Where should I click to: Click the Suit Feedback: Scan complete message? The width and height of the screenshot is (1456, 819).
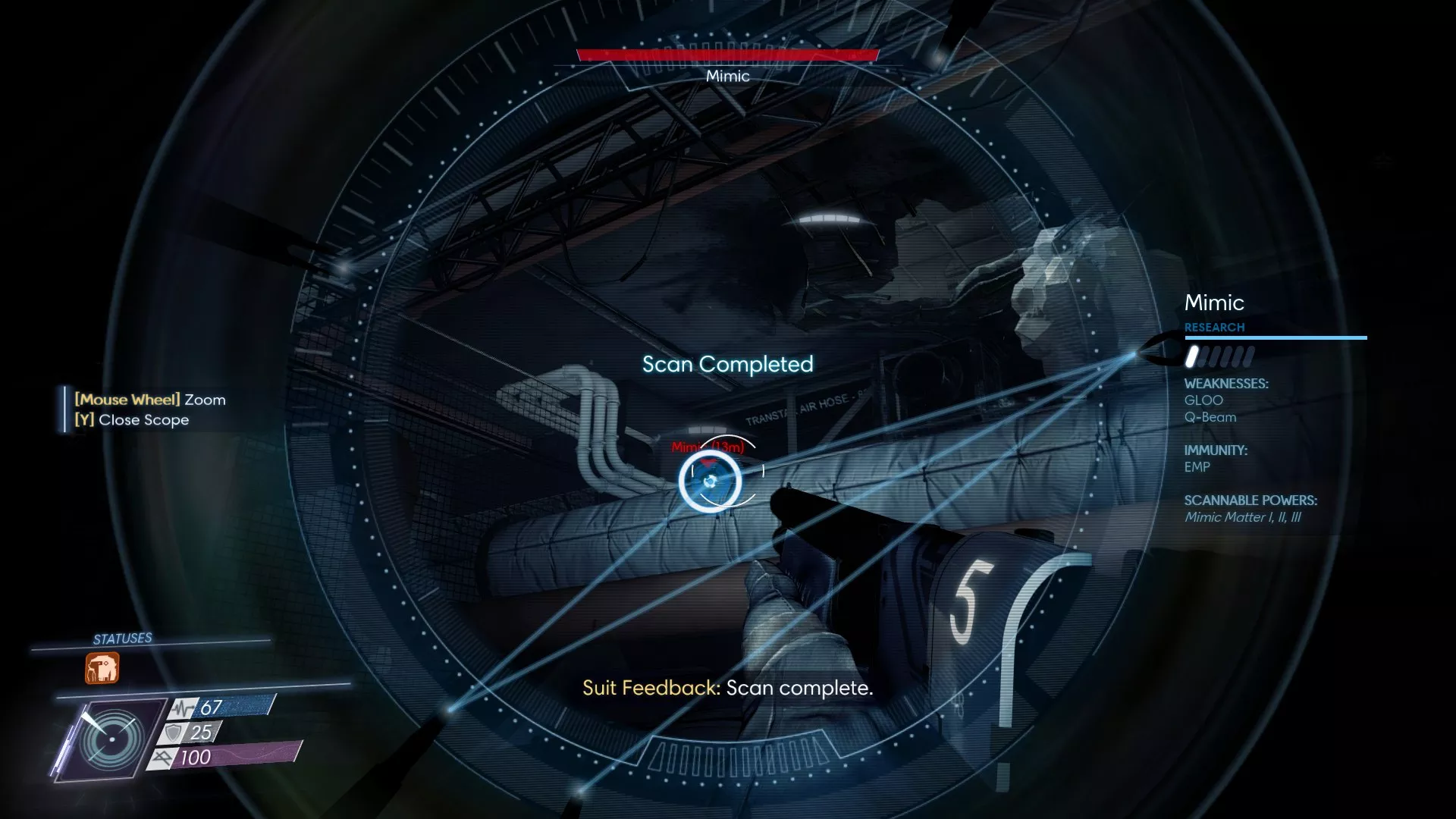tap(727, 689)
